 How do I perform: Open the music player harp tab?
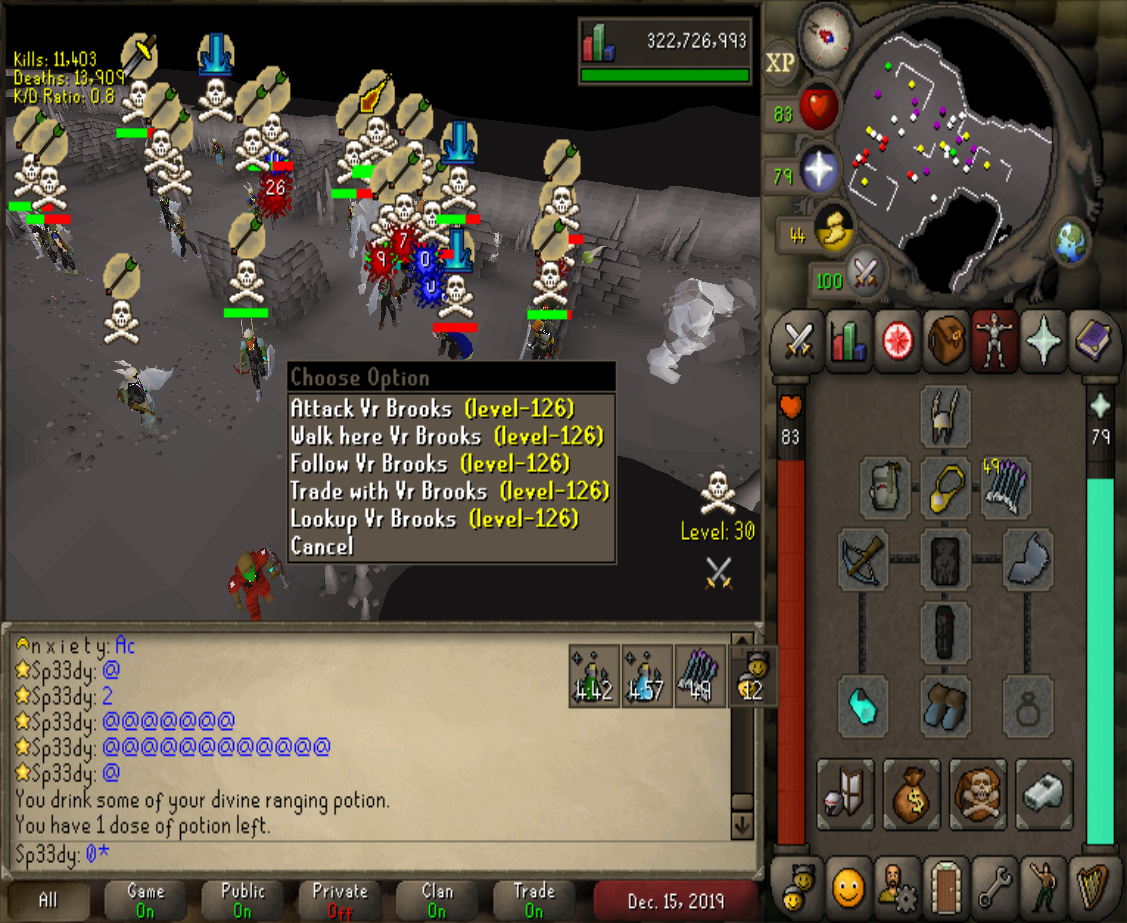[x=1092, y=885]
